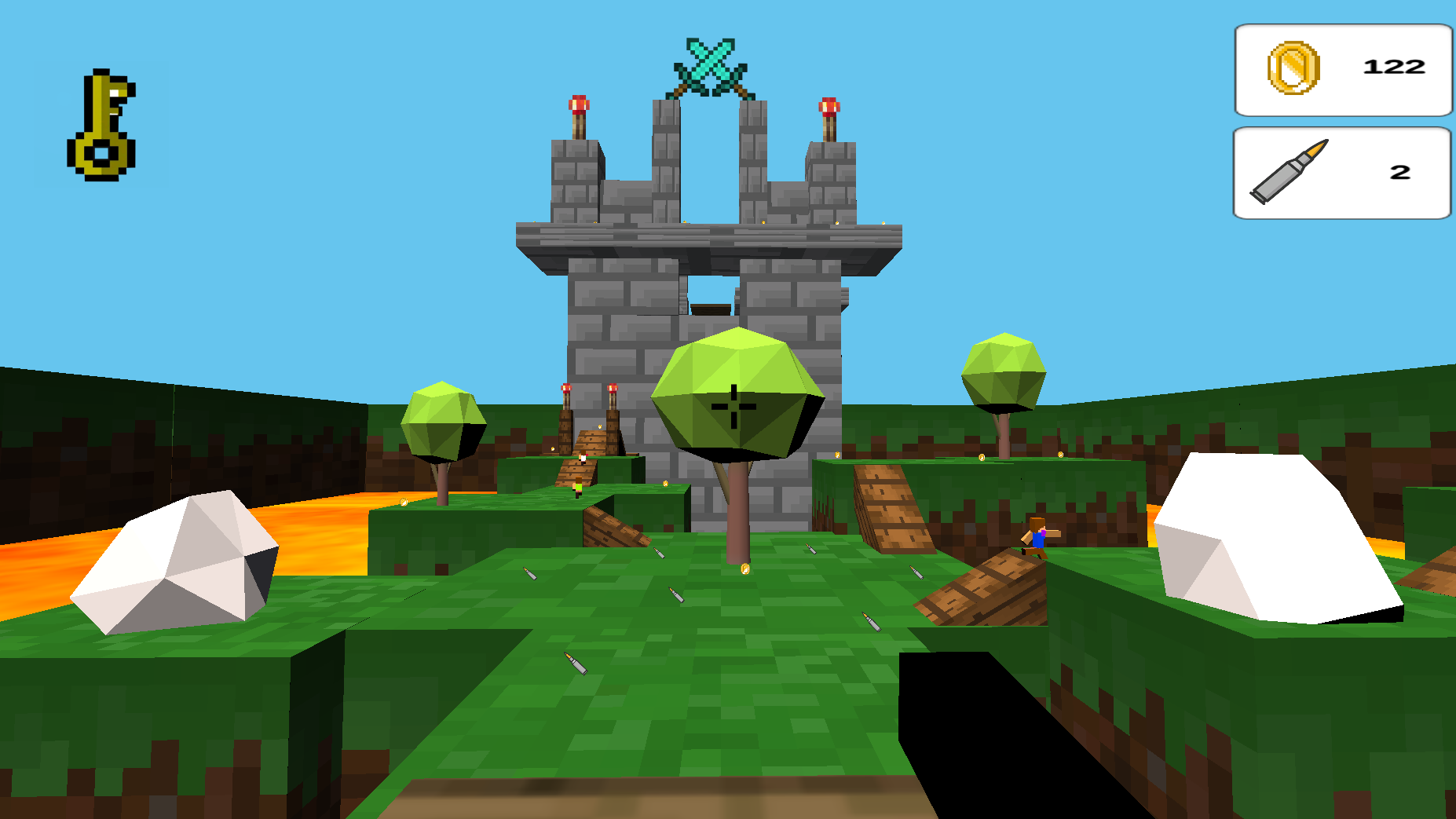
Task: Select the coin panel in the top-right HUD
Action: [1343, 69]
